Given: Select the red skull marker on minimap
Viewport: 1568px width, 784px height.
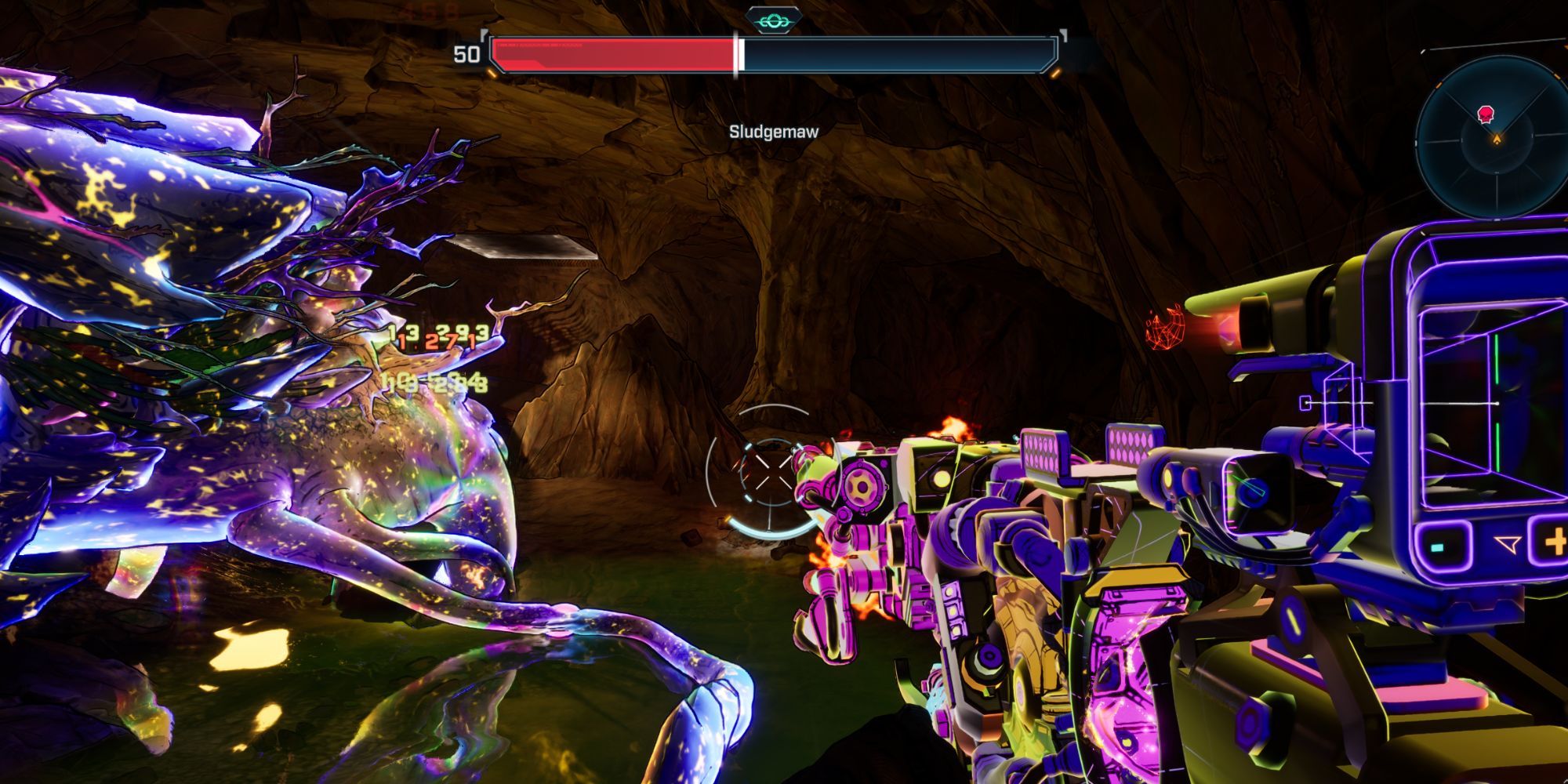Looking at the screenshot, I should [x=1485, y=116].
